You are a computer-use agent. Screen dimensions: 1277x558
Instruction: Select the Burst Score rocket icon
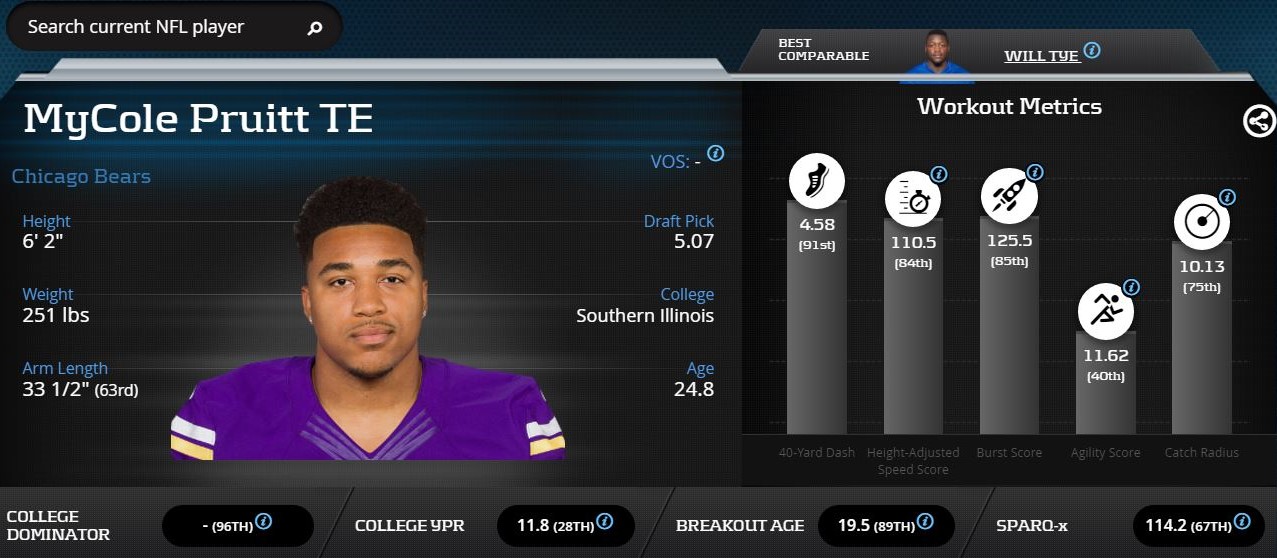(1009, 194)
